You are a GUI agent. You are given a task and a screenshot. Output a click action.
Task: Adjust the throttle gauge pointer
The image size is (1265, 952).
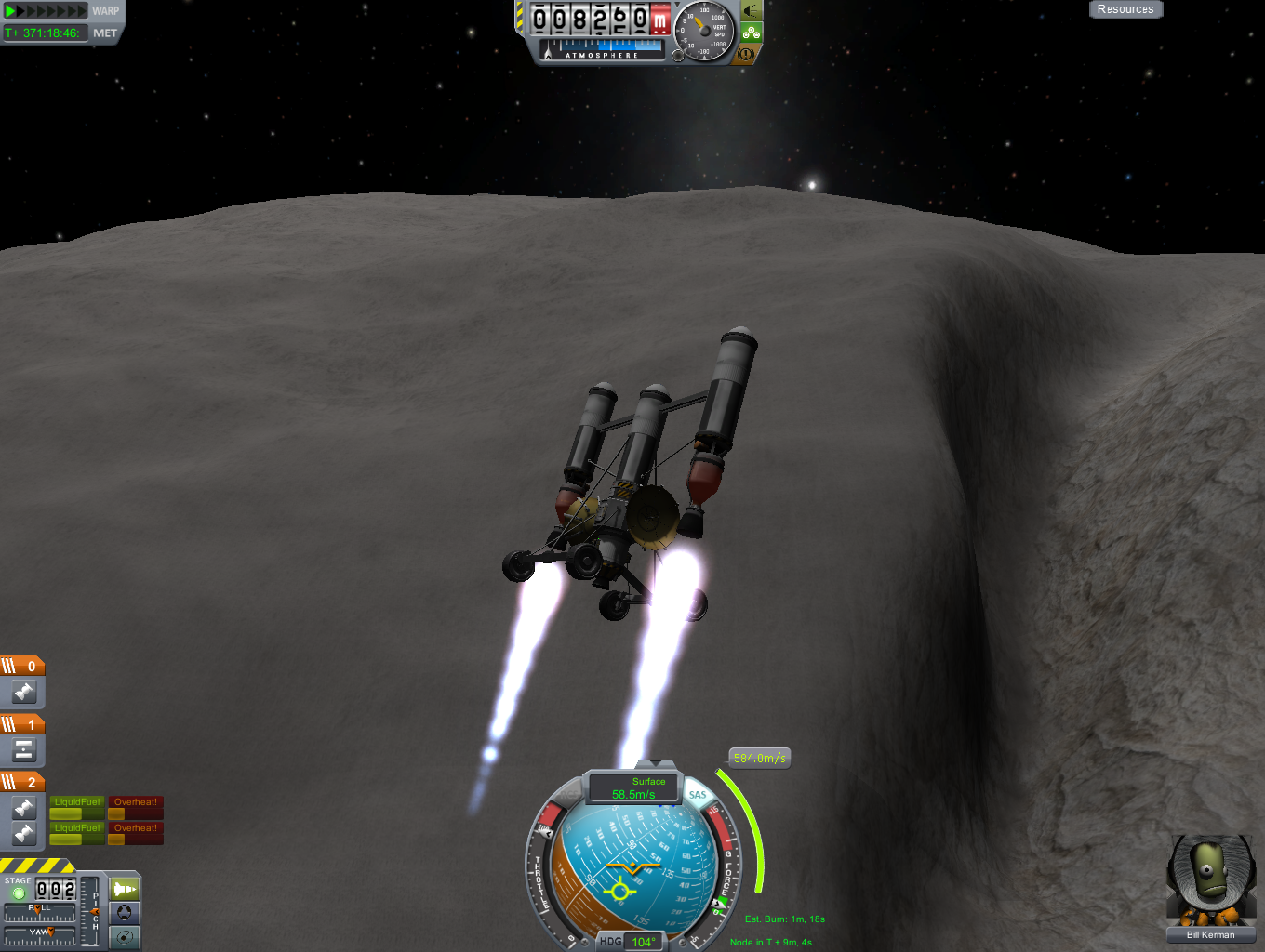pyautogui.click(x=547, y=832)
